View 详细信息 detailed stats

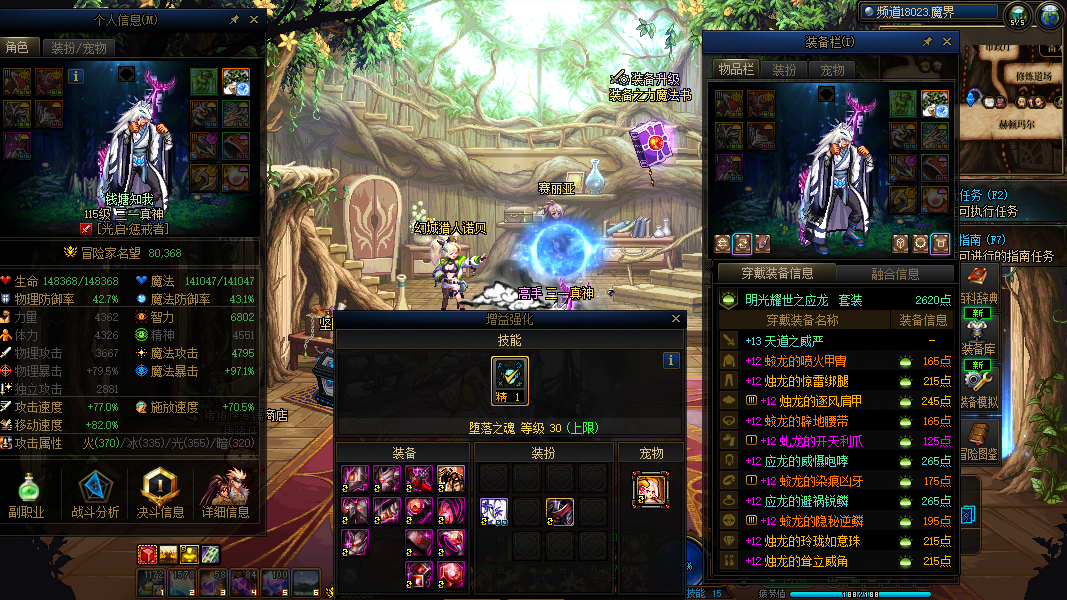(x=224, y=496)
